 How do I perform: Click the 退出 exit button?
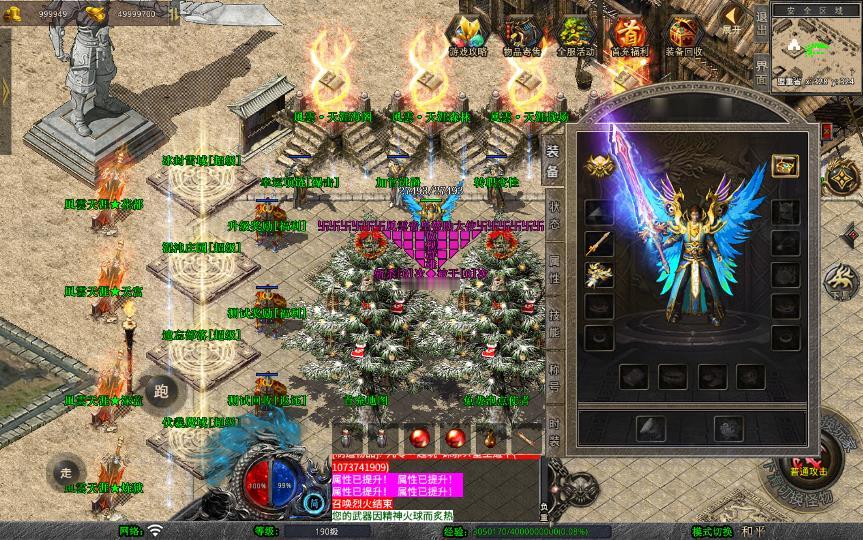pos(761,20)
